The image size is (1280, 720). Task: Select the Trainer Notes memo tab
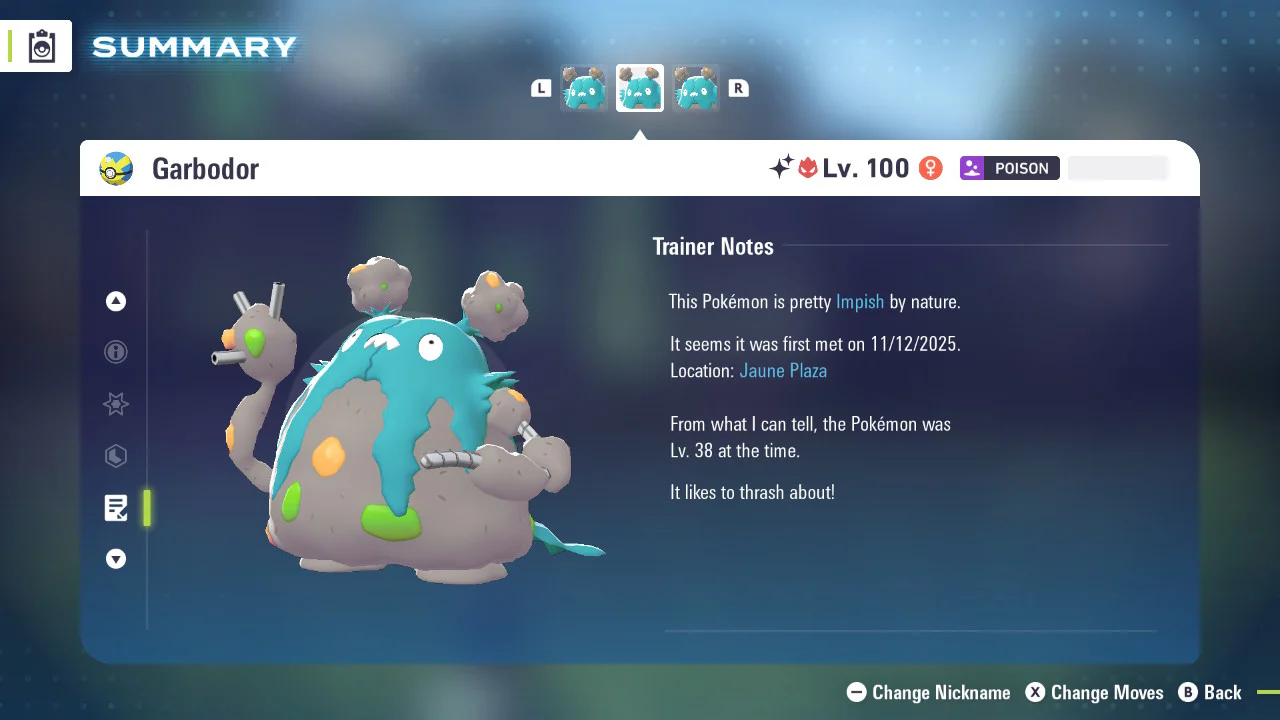116,508
